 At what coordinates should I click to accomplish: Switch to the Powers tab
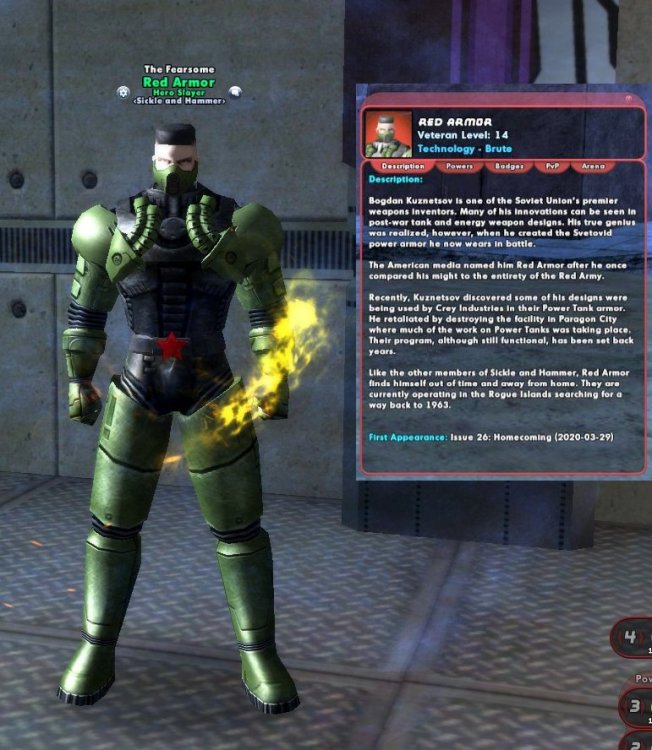click(x=460, y=166)
